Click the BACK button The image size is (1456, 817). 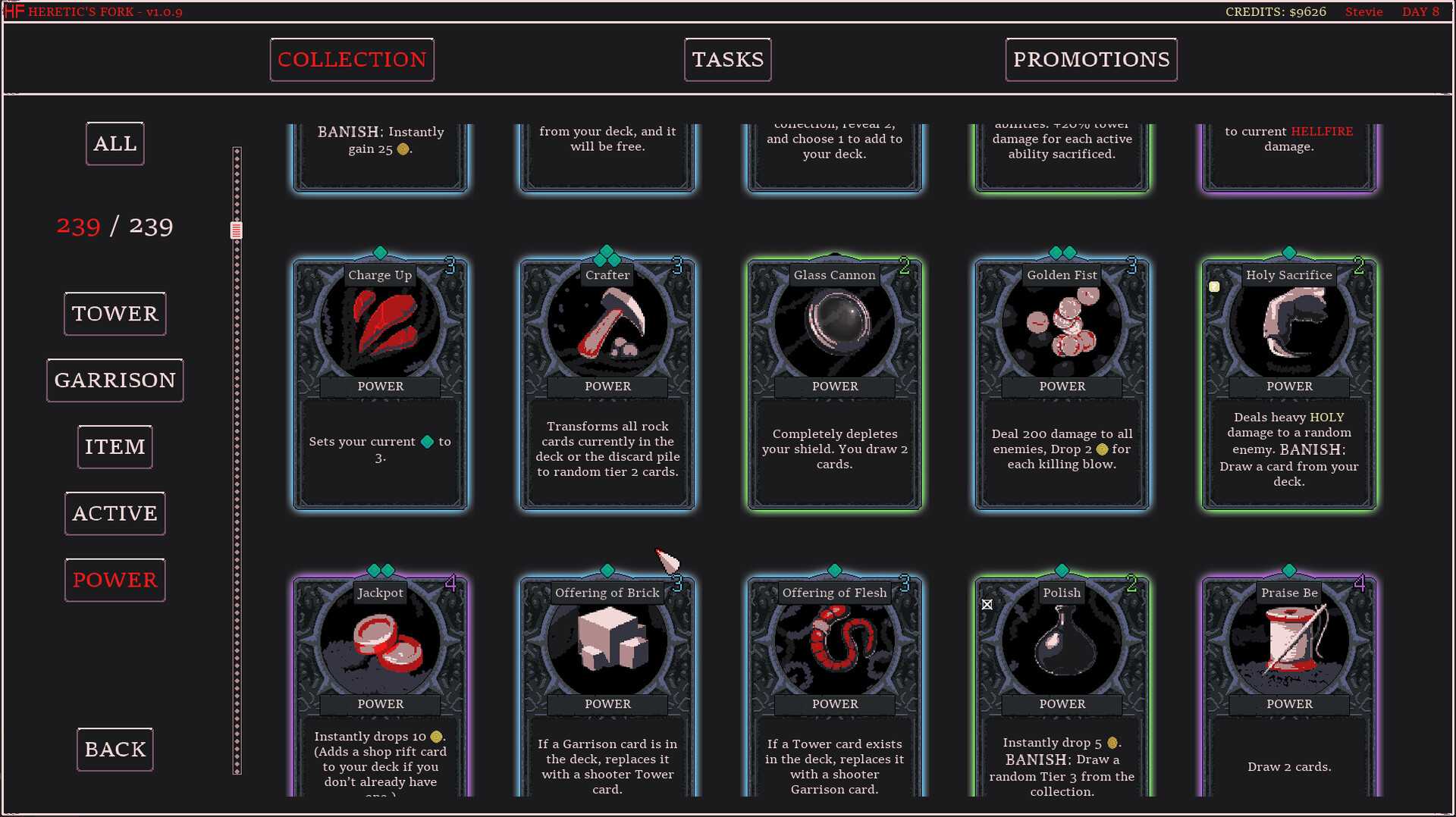coord(115,749)
